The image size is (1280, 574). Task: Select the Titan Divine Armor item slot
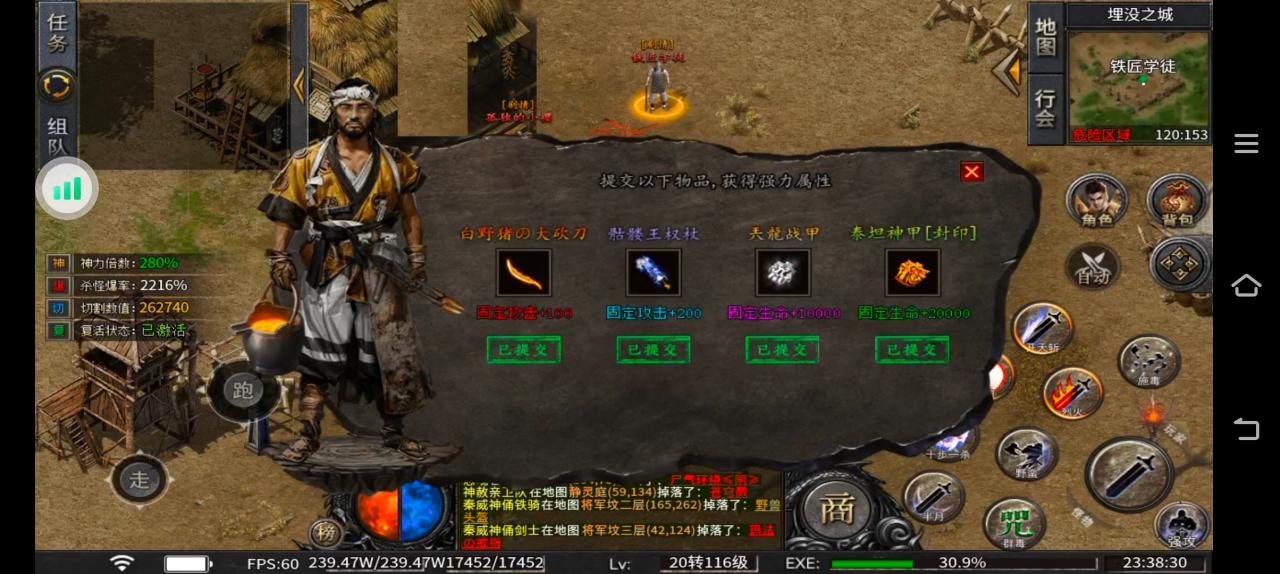click(912, 272)
